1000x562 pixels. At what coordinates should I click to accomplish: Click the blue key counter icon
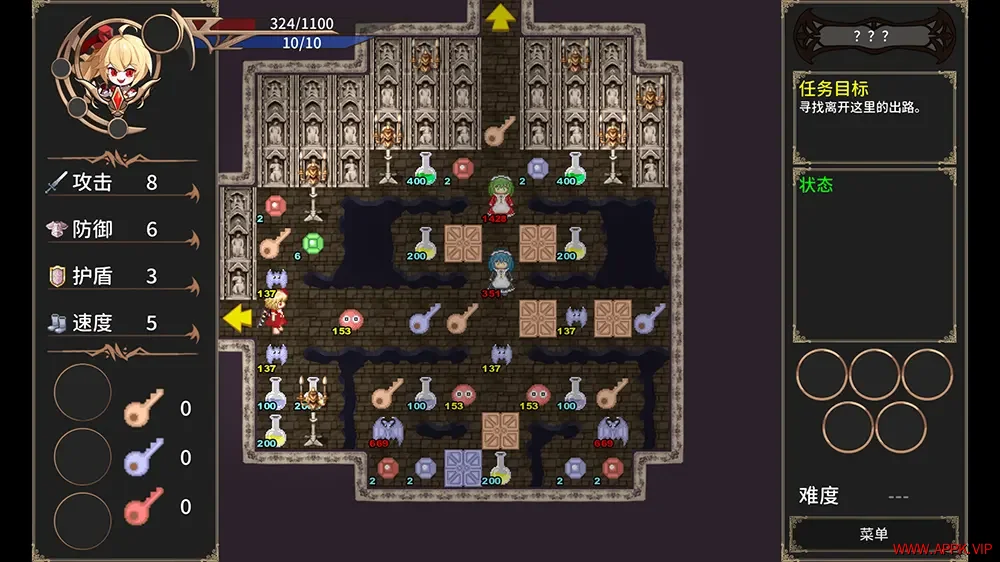point(143,457)
